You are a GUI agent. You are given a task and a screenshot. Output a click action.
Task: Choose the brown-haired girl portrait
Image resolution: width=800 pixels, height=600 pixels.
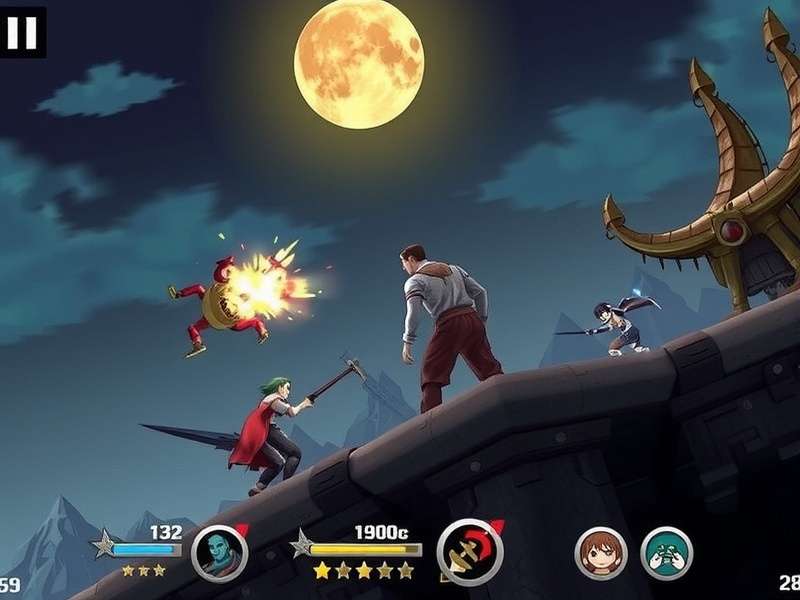click(601, 553)
